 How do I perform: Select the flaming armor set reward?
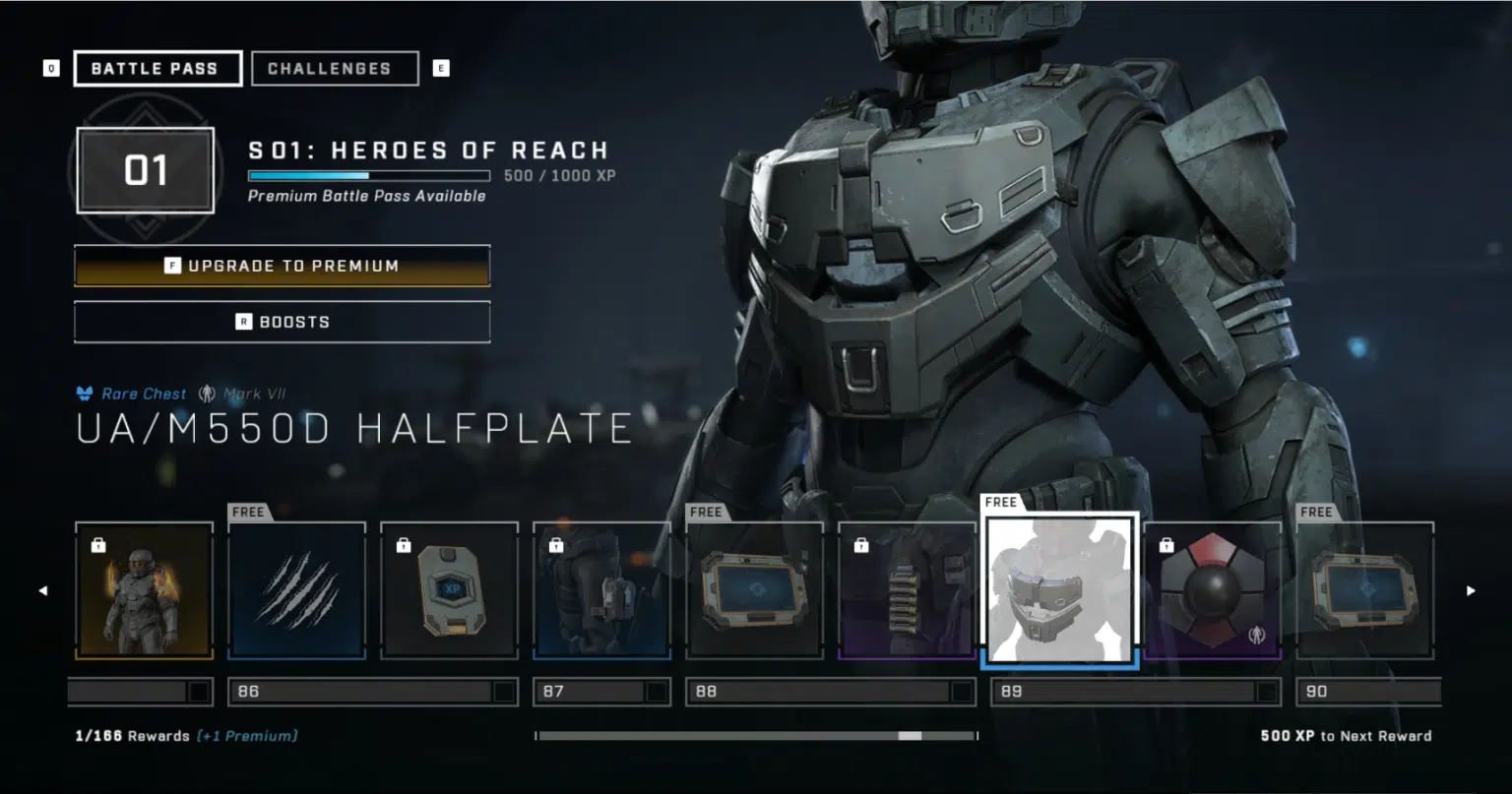click(144, 590)
